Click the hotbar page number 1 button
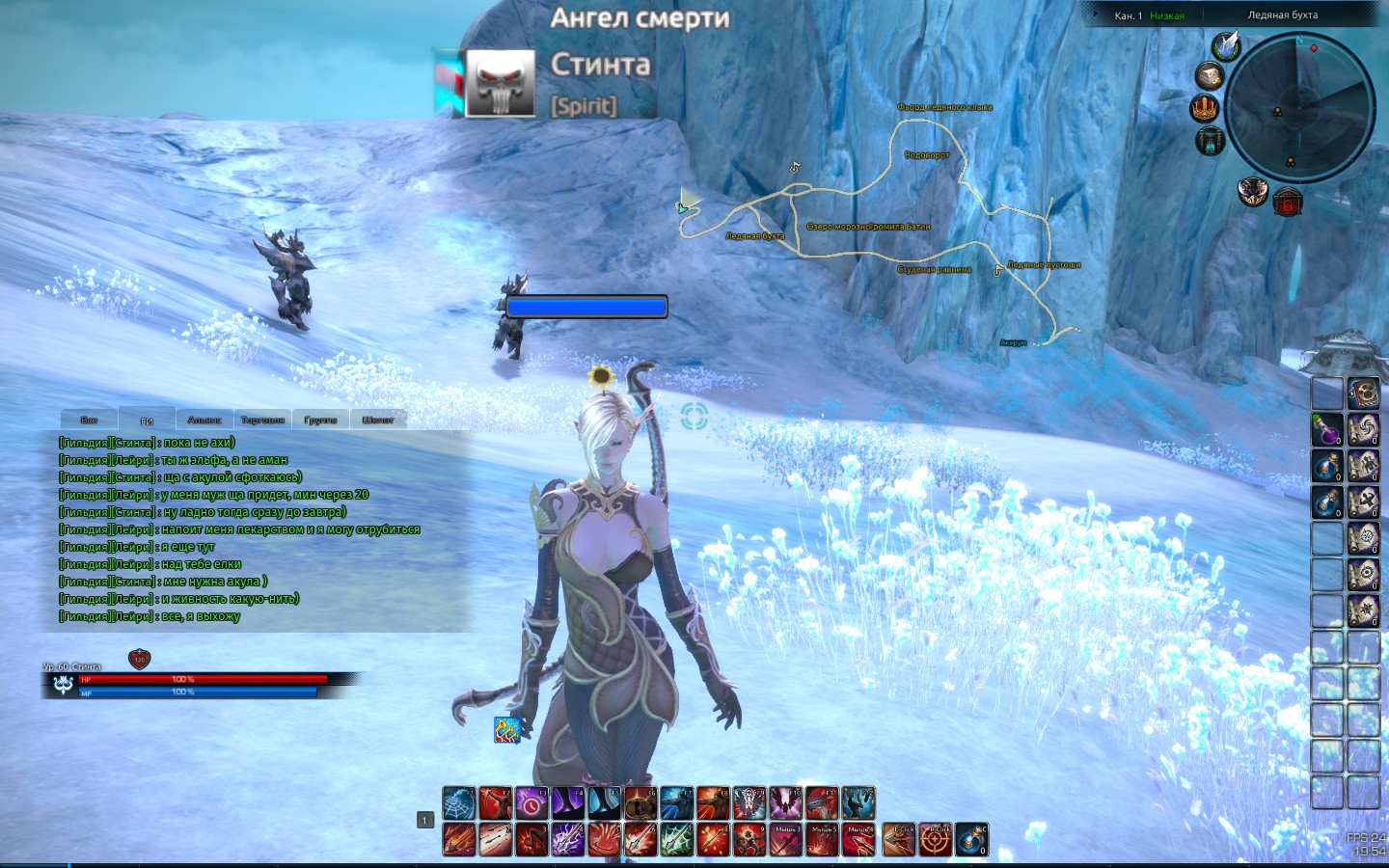The image size is (1389, 868). pos(424,820)
